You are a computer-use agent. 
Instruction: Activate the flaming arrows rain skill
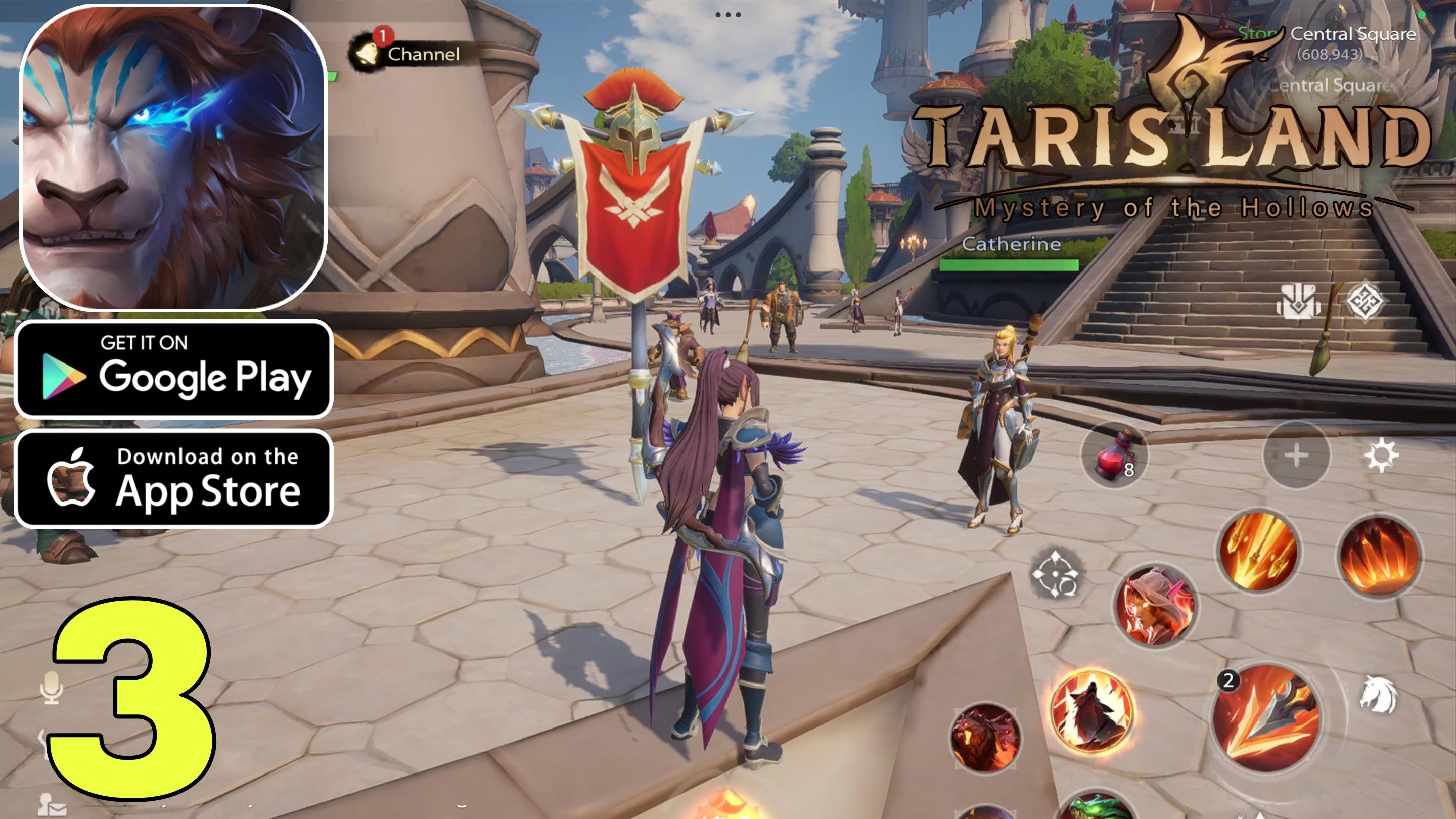coord(1258,549)
